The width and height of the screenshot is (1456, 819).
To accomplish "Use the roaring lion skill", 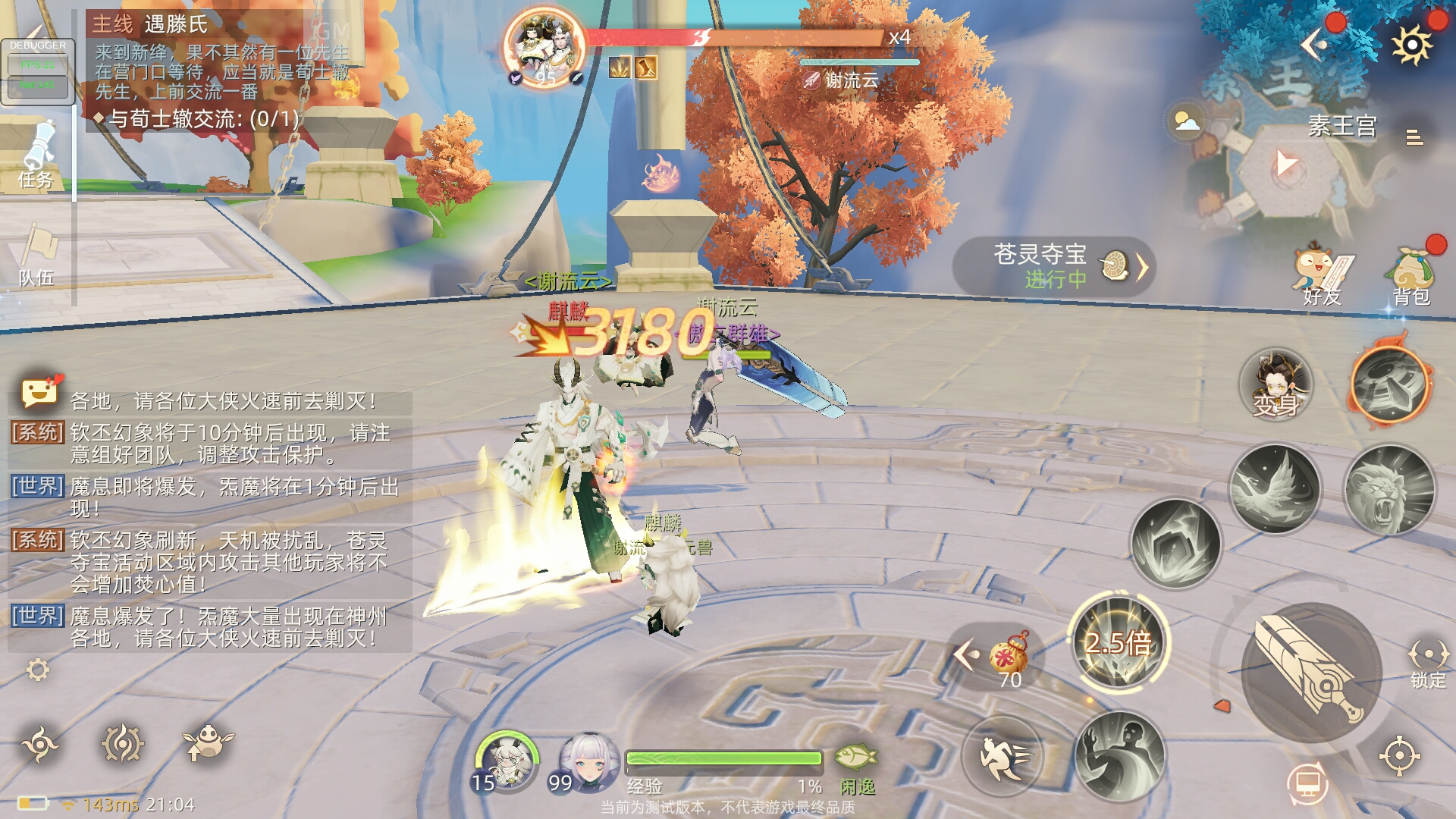I will point(1389,490).
